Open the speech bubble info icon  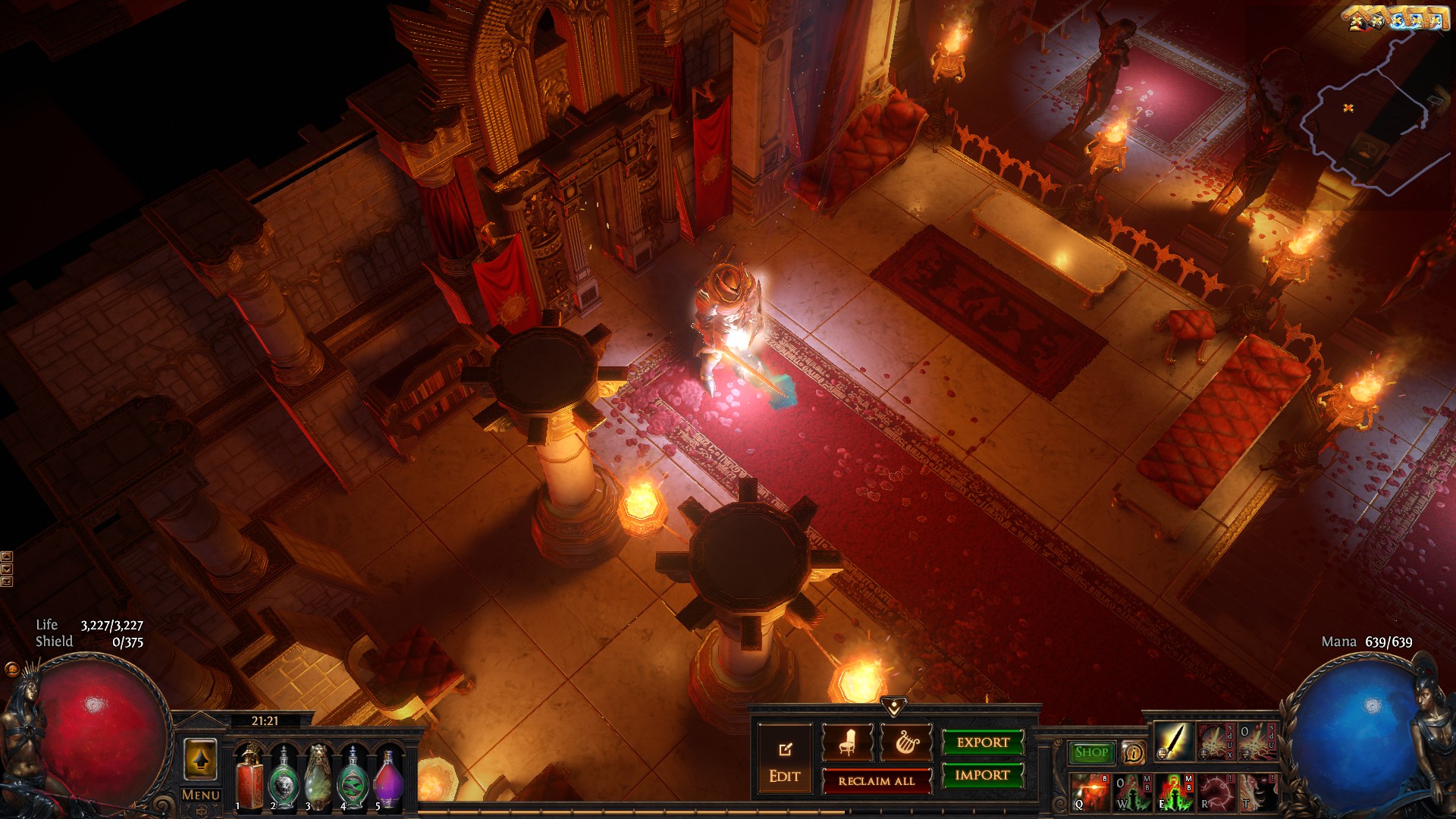click(1133, 752)
